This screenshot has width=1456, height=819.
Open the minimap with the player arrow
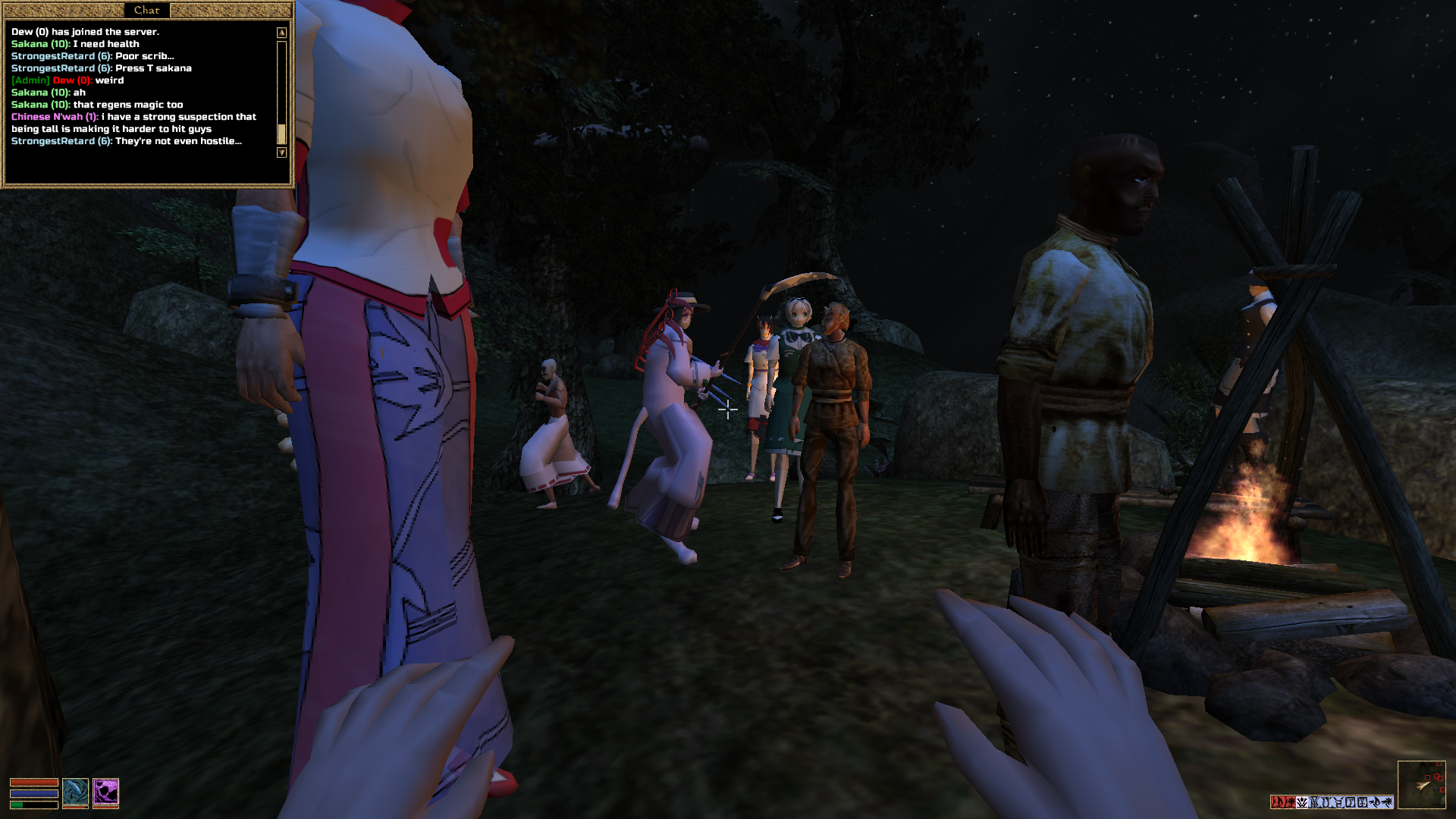[x=1421, y=785]
